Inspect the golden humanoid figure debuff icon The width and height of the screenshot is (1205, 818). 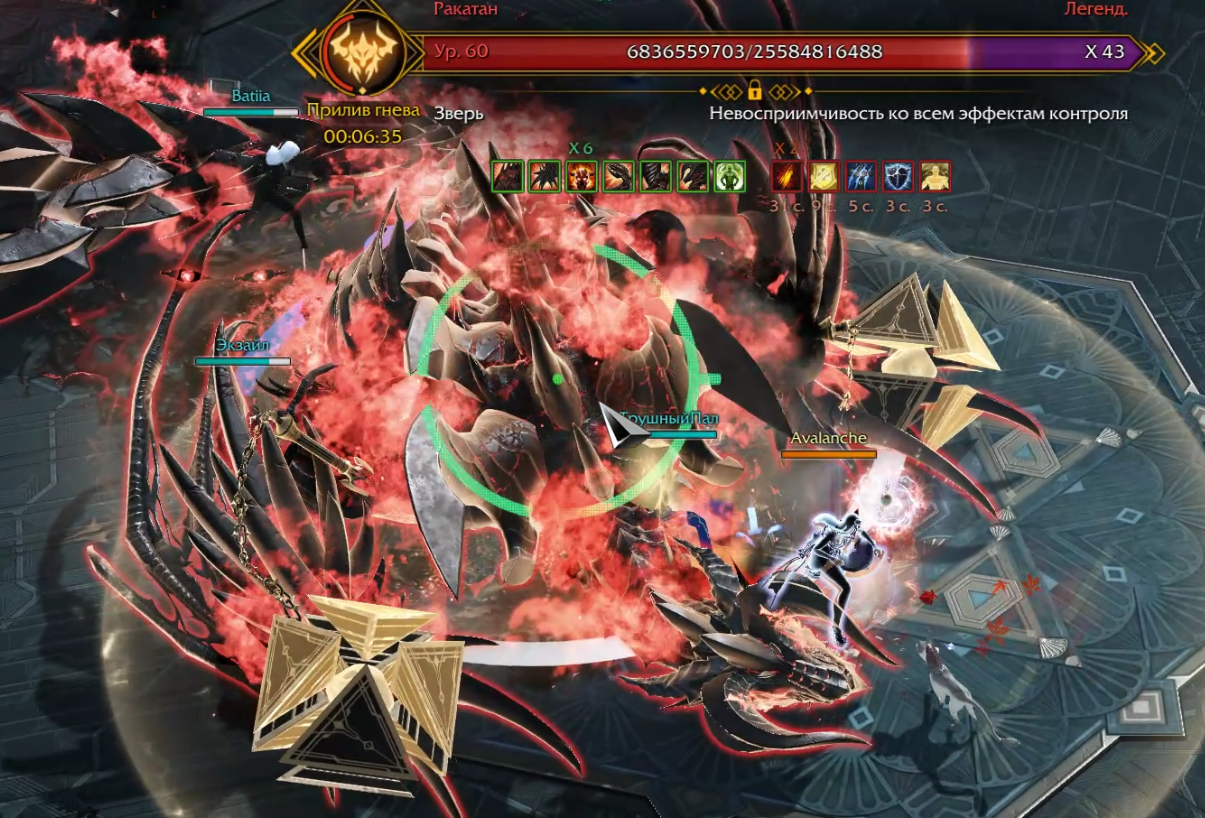pos(934,176)
